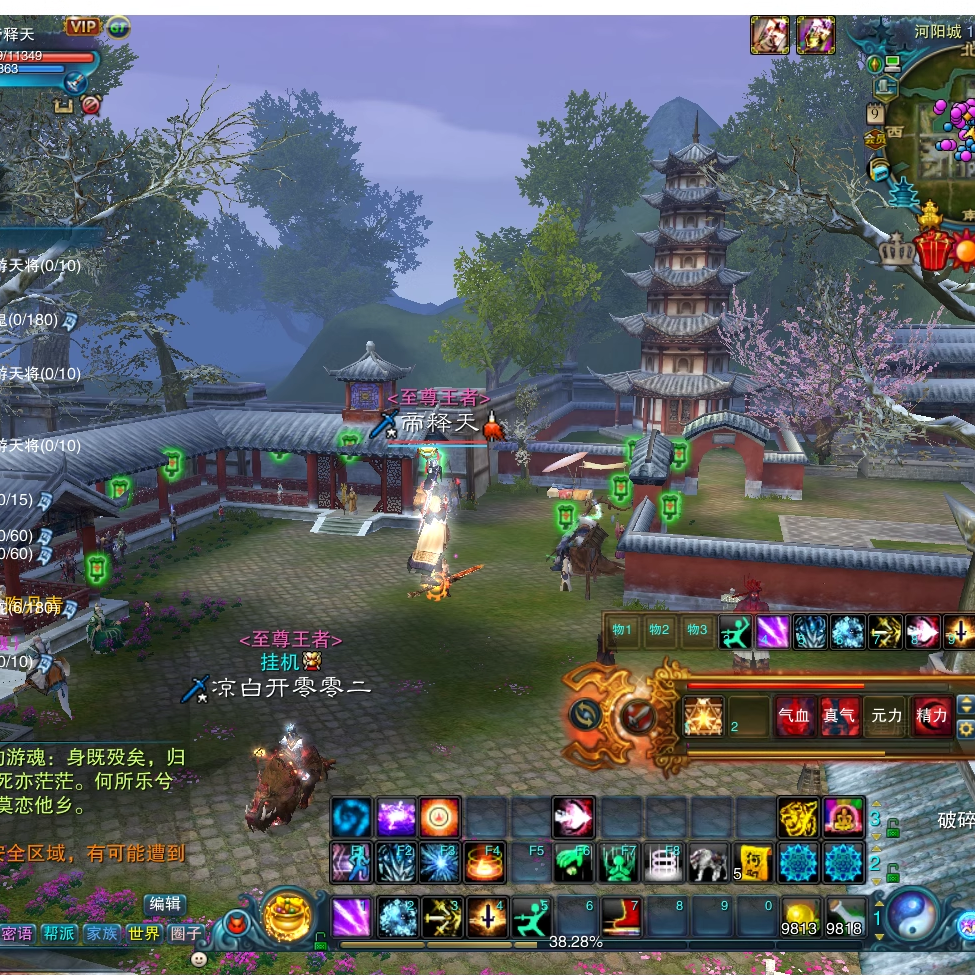Open the 帮派 (Guild) chat channel
The image size is (975, 975).
coord(59,934)
